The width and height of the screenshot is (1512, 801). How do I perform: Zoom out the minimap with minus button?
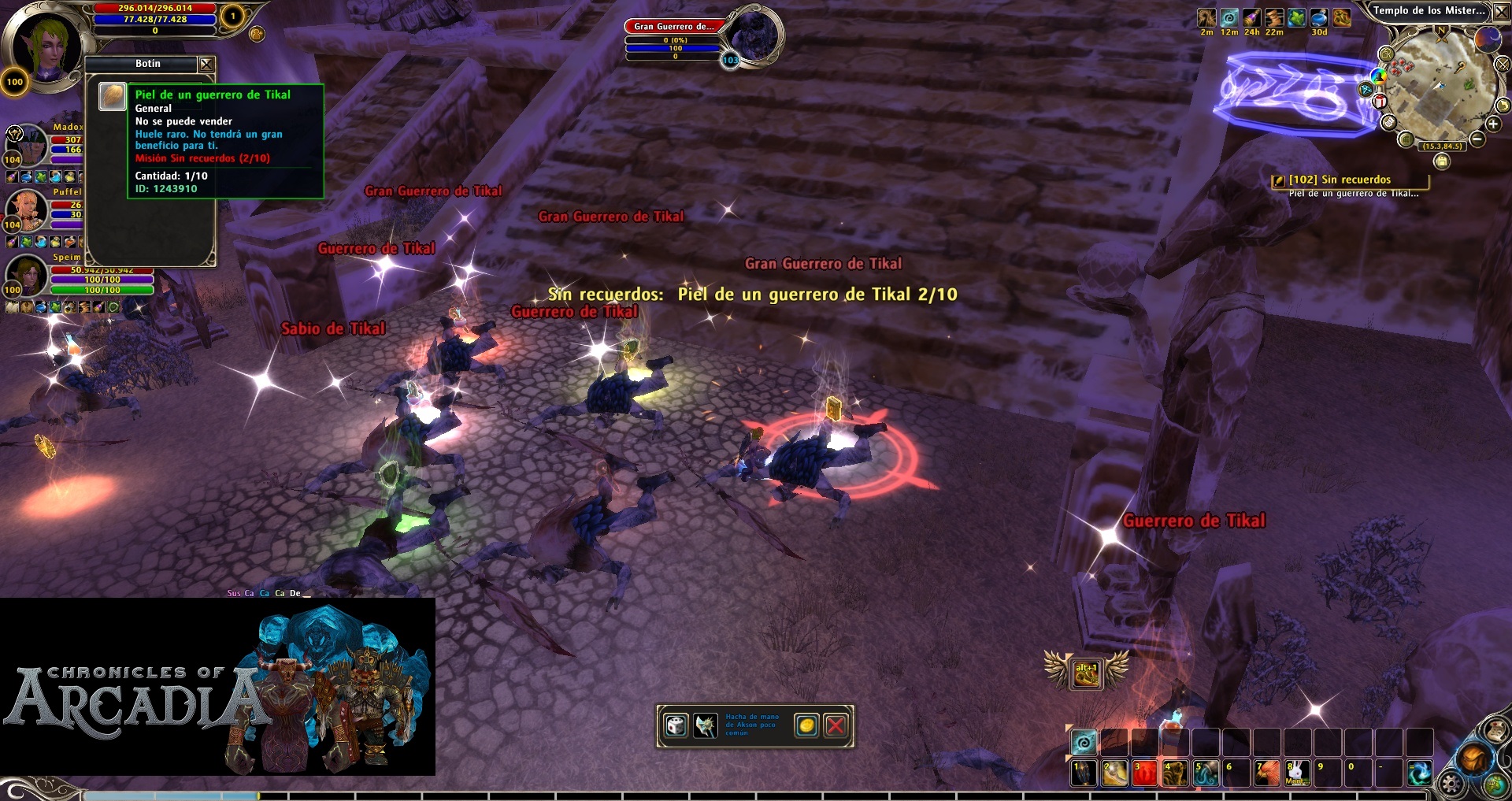pos(1477,139)
